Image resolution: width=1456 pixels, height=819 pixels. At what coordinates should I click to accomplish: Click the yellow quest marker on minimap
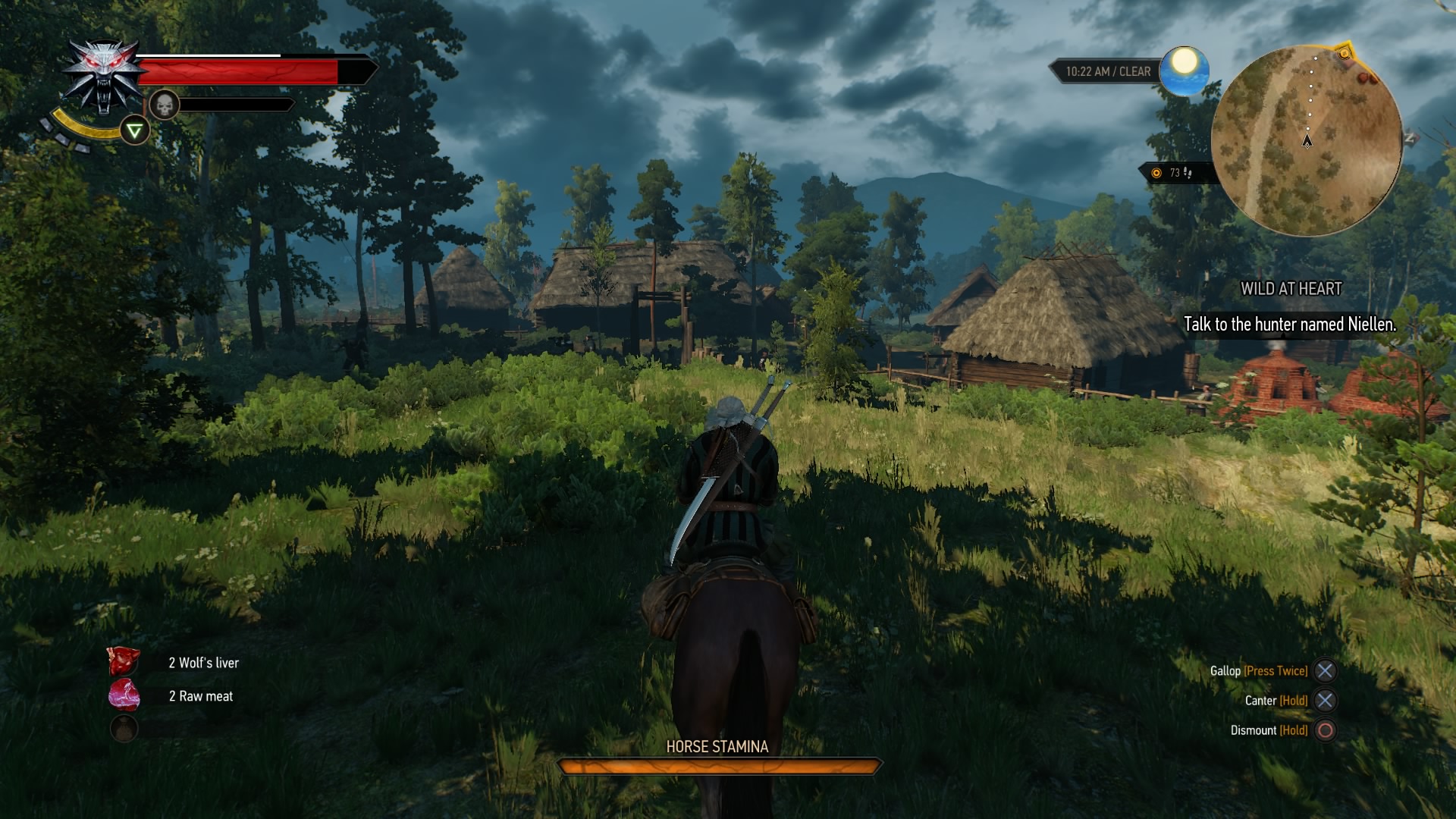[x=1345, y=54]
